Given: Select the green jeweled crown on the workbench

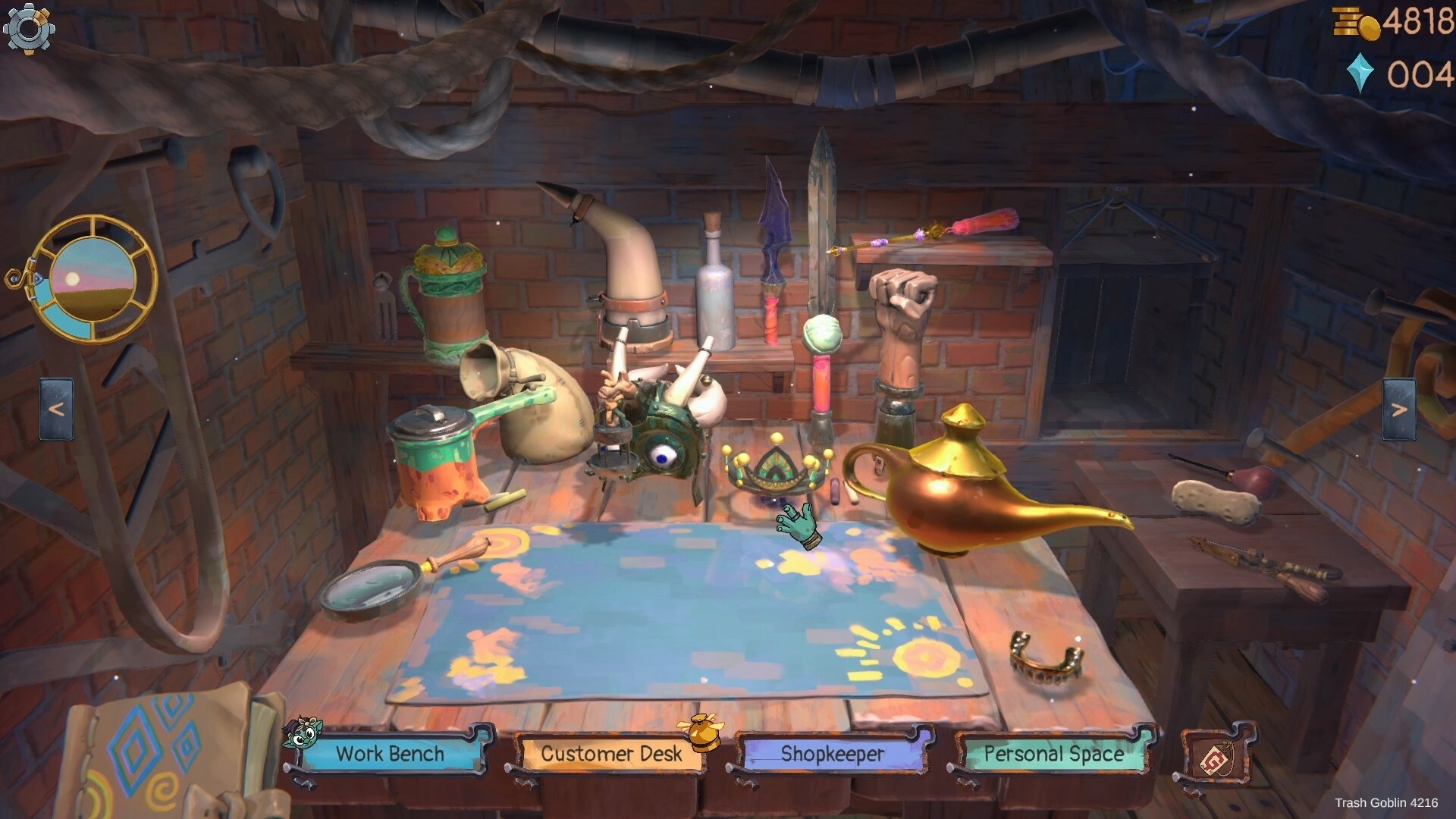Looking at the screenshot, I should point(773,466).
